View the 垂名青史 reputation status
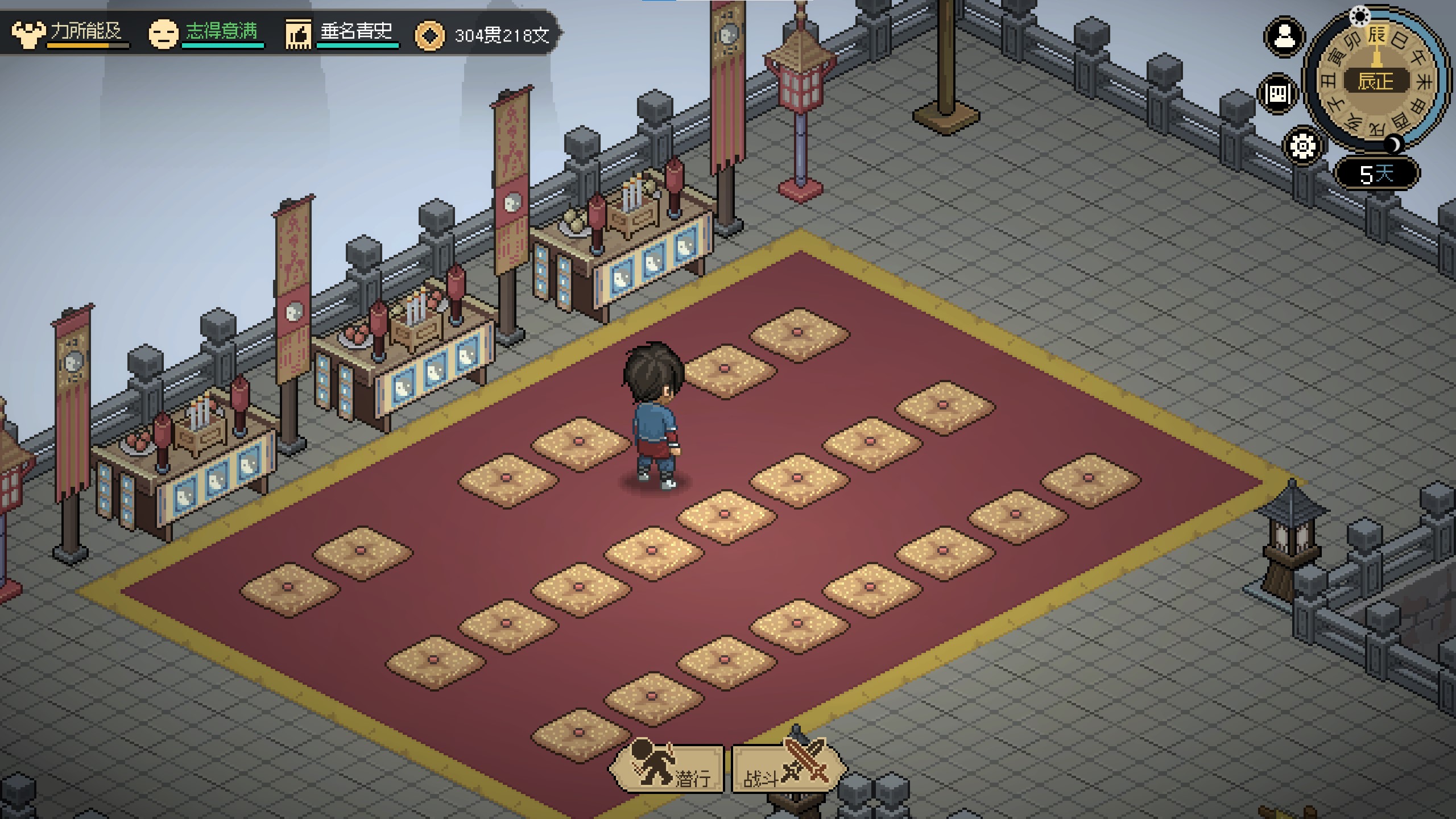1456x819 pixels. [341, 33]
